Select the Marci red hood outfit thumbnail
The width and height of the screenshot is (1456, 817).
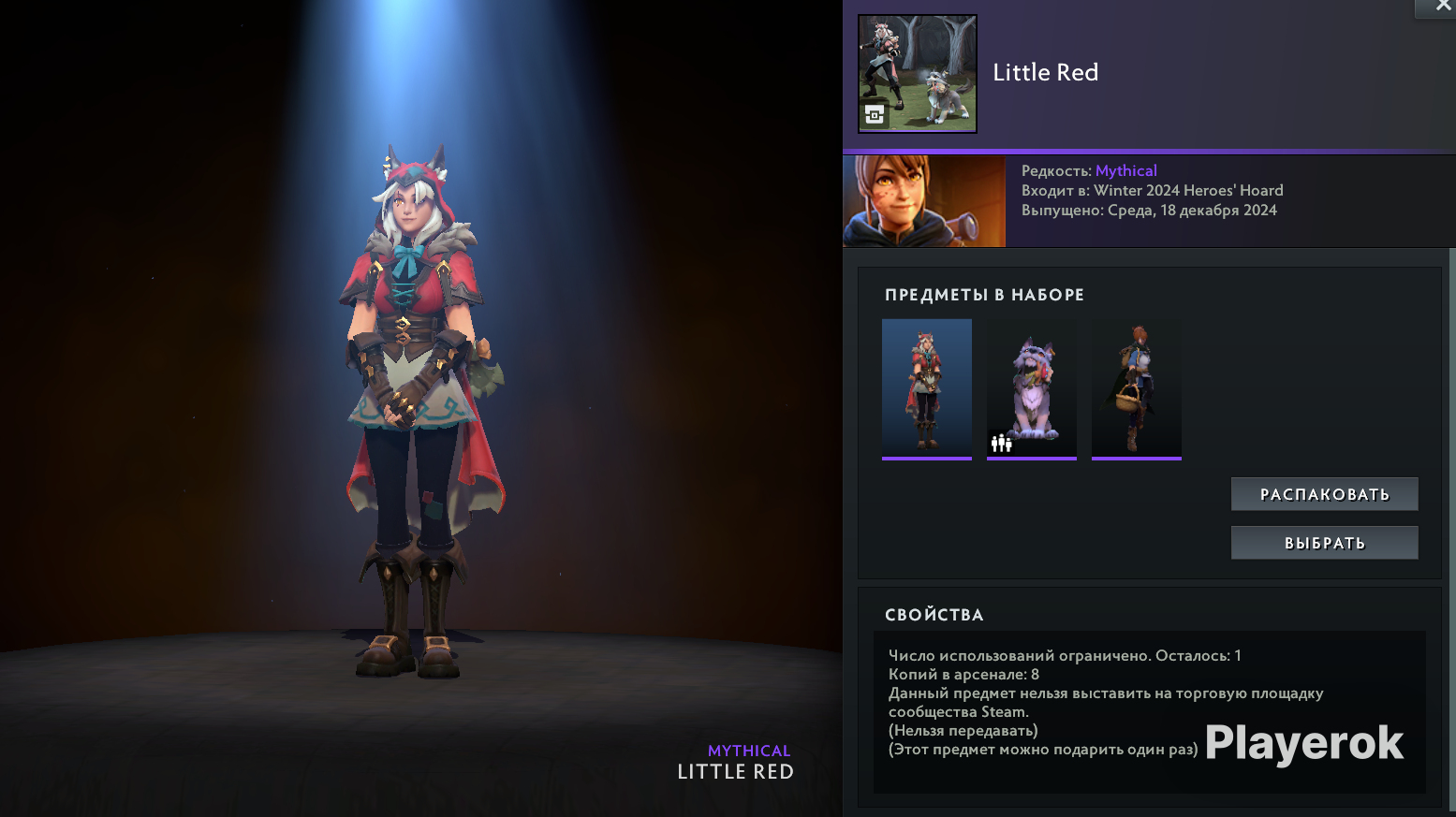[927, 388]
